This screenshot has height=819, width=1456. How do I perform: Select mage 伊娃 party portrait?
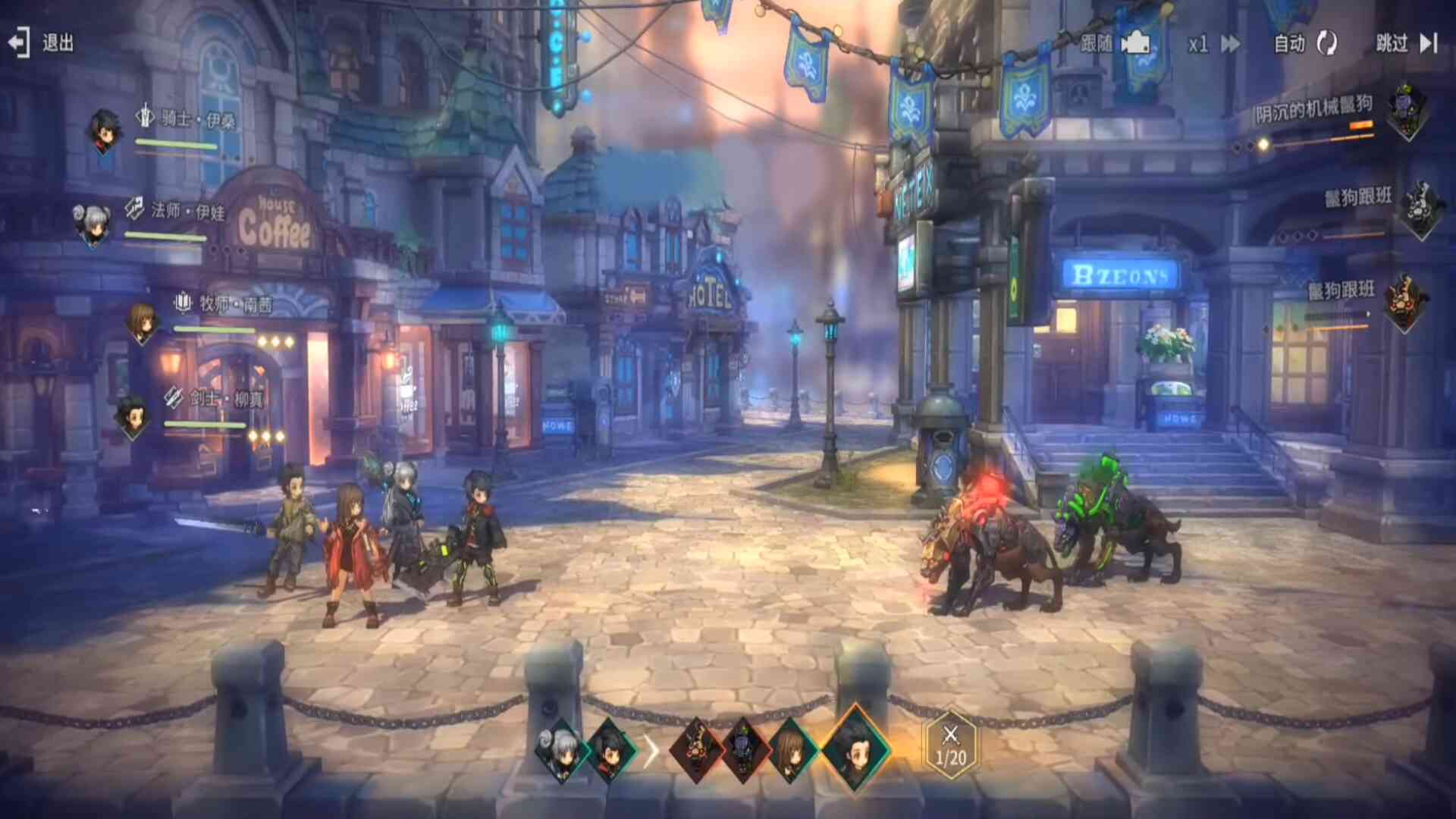93,224
